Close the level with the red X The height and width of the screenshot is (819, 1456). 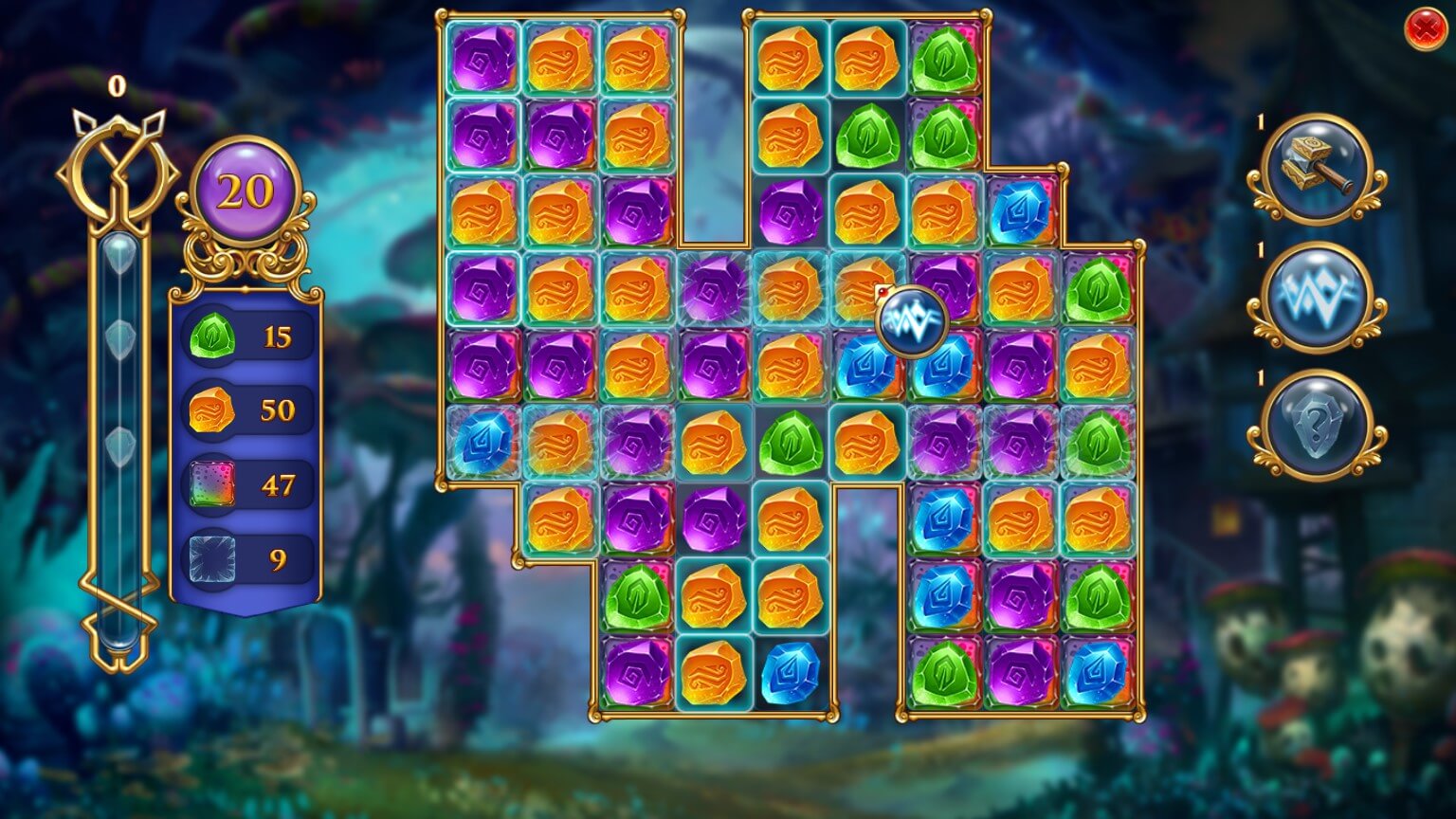click(1424, 31)
